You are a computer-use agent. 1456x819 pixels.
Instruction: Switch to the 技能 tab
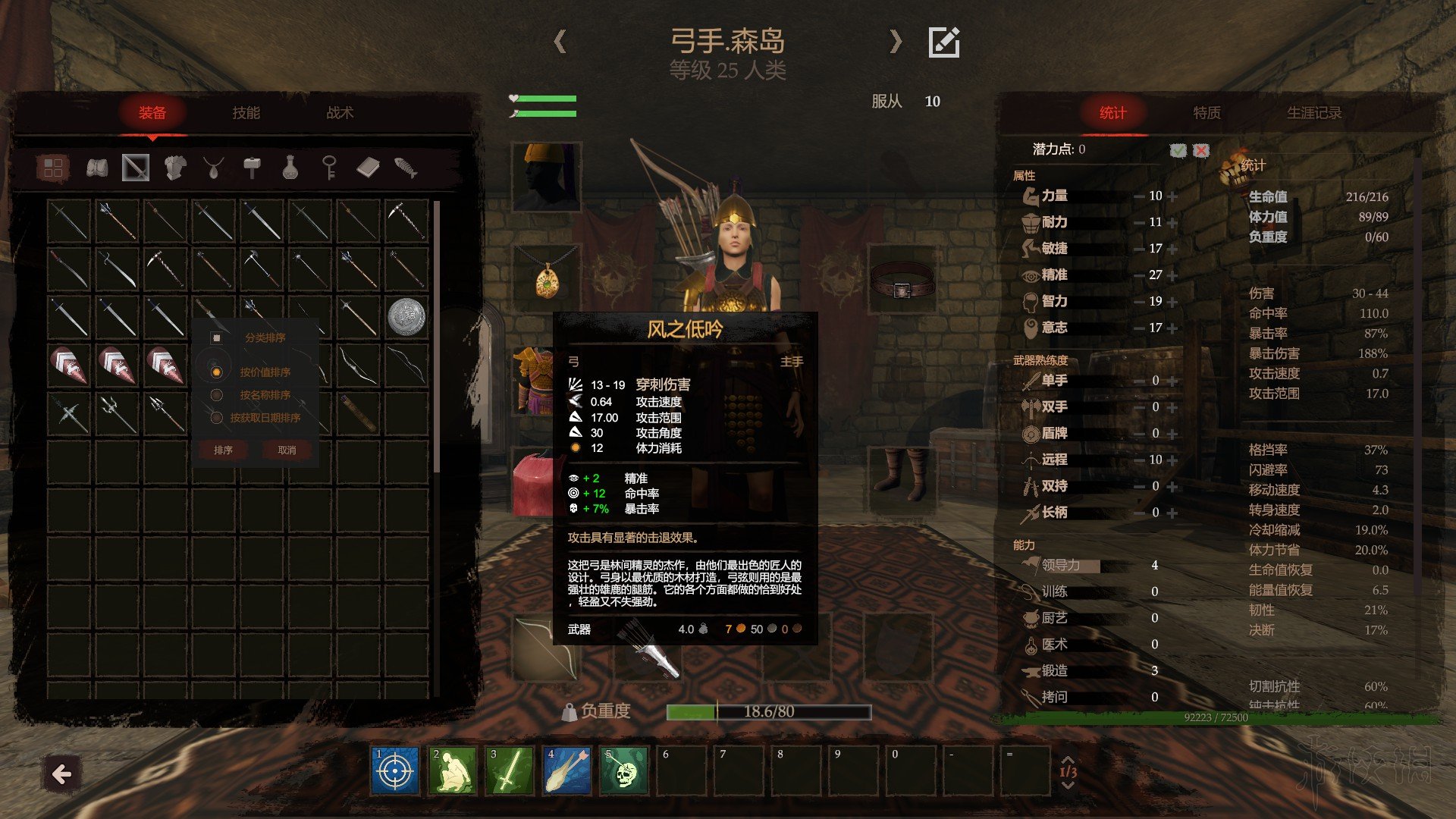pos(246,113)
